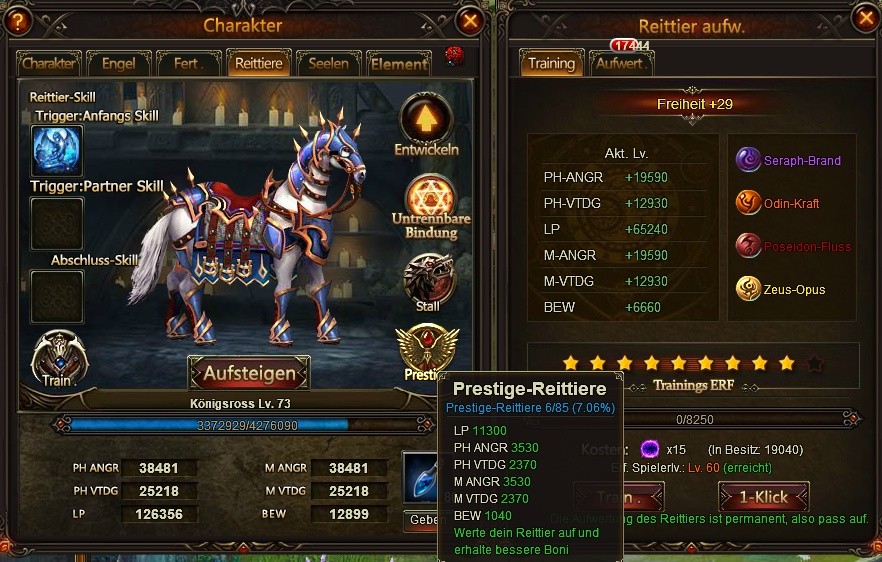Open the Stall icon
Image resolution: width=882 pixels, height=562 pixels.
pos(429,278)
